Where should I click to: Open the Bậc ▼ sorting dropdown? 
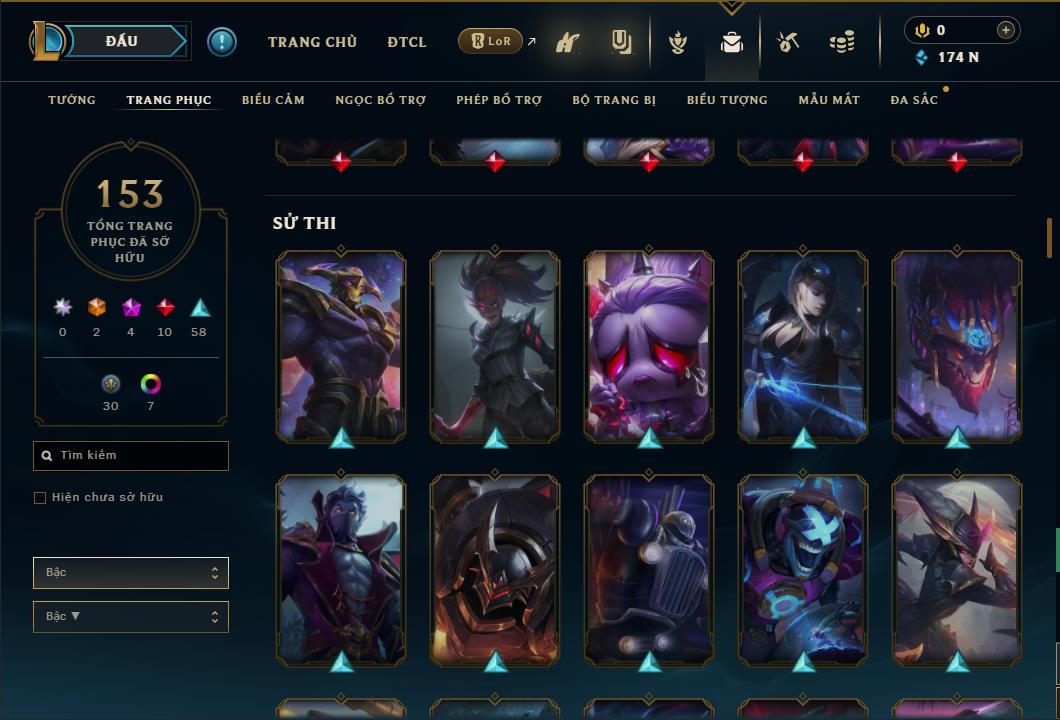coord(130,617)
